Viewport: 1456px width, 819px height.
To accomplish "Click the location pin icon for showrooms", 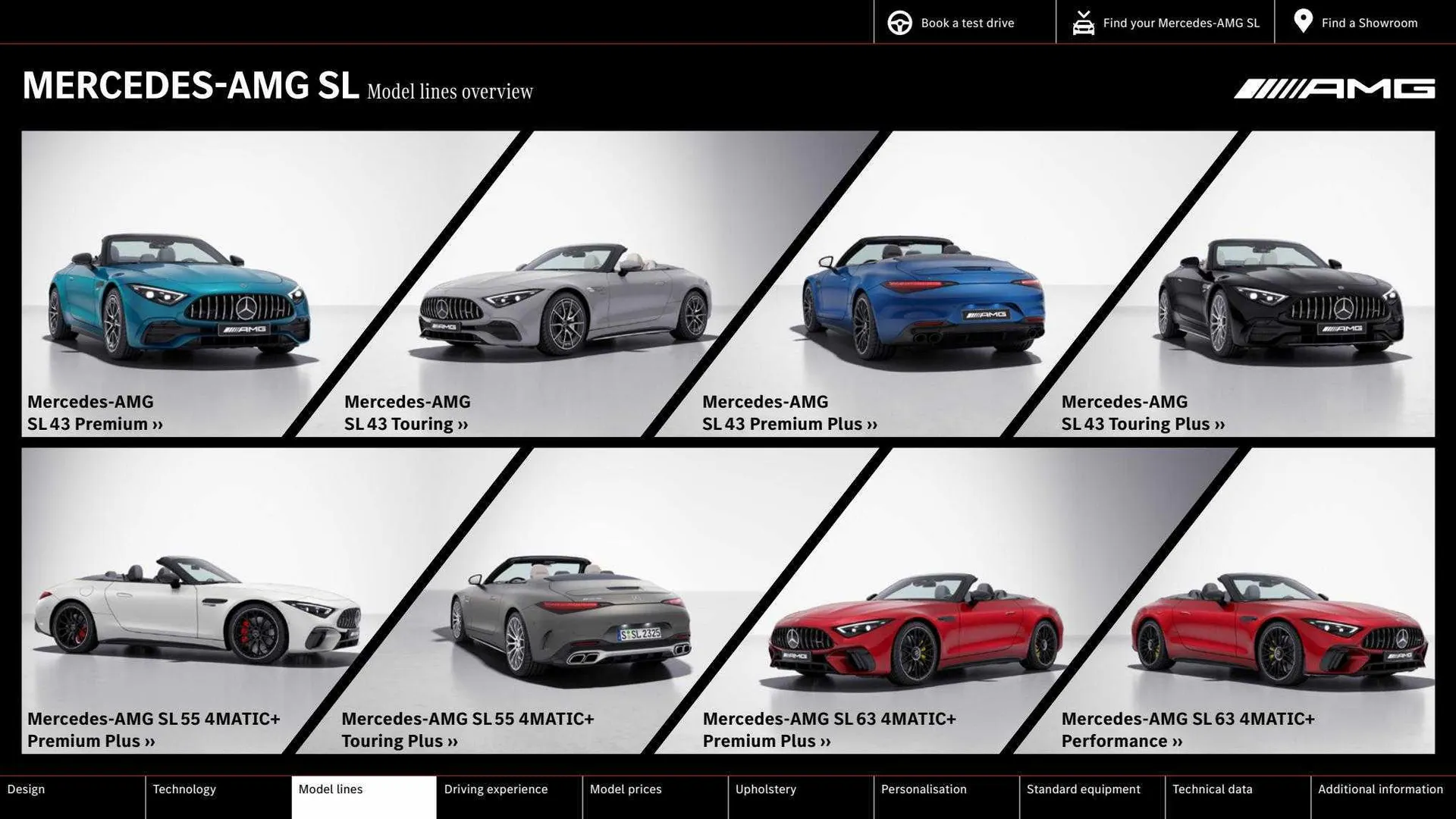I will 1302,21.
